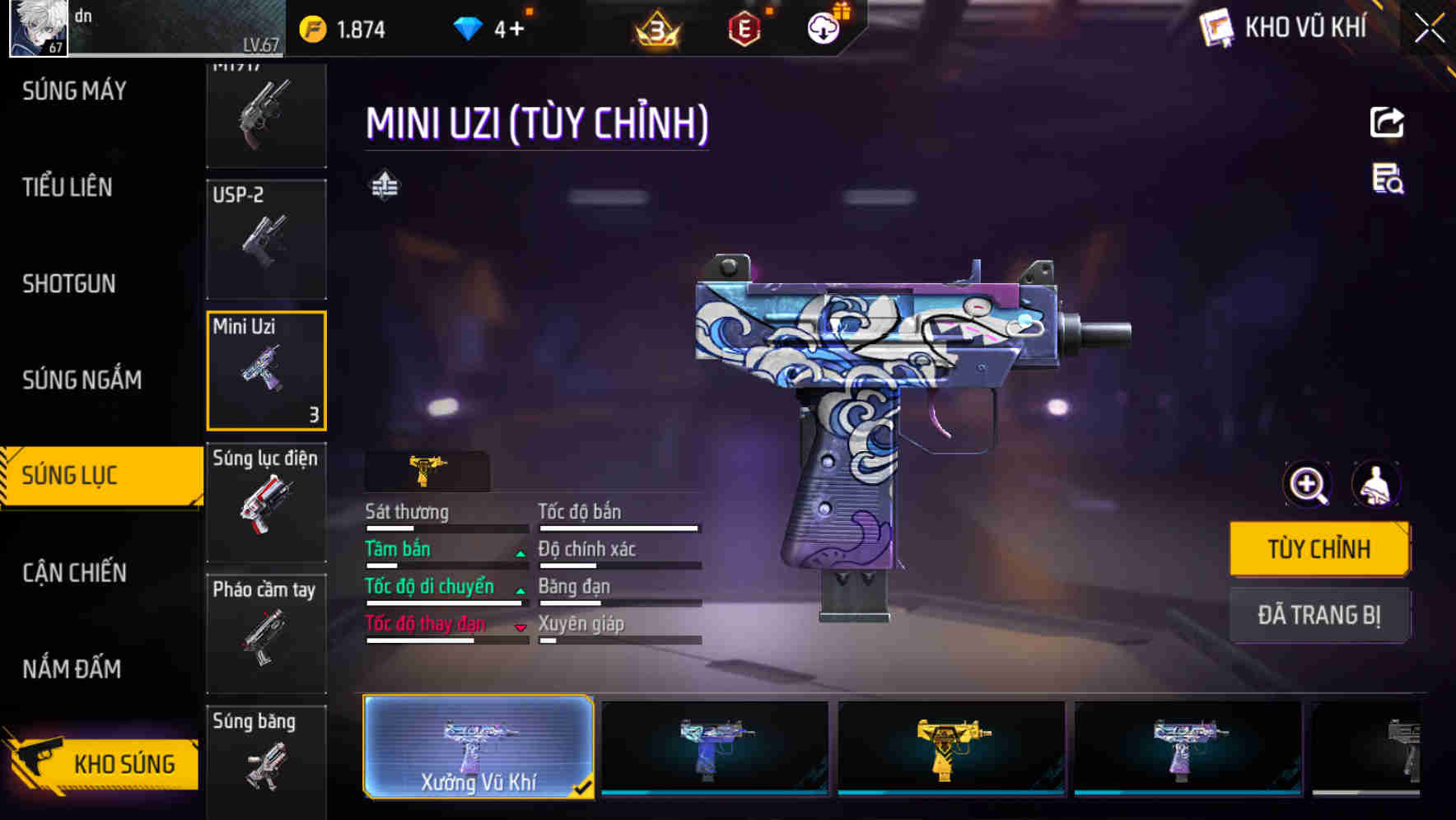
Task: Open the Cận Chiến category
Action: 74,573
